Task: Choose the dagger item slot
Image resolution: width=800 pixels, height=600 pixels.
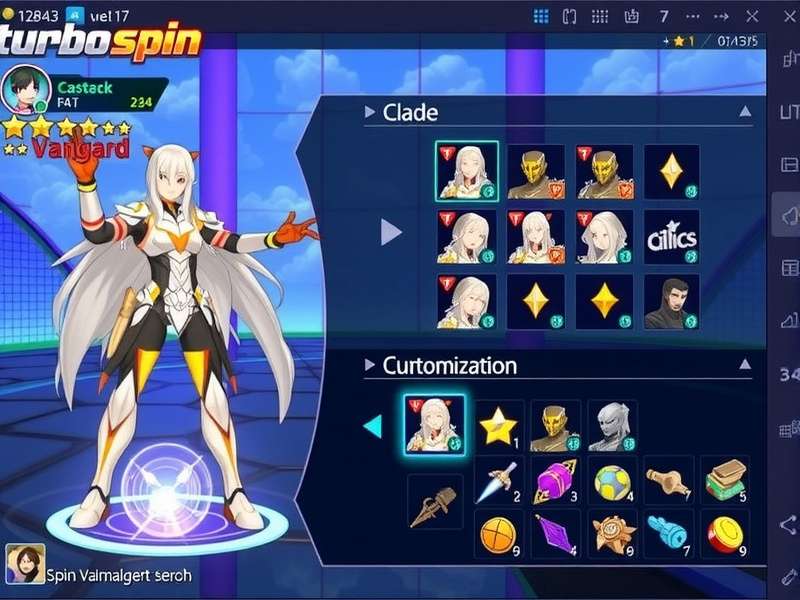Action: coord(497,481)
